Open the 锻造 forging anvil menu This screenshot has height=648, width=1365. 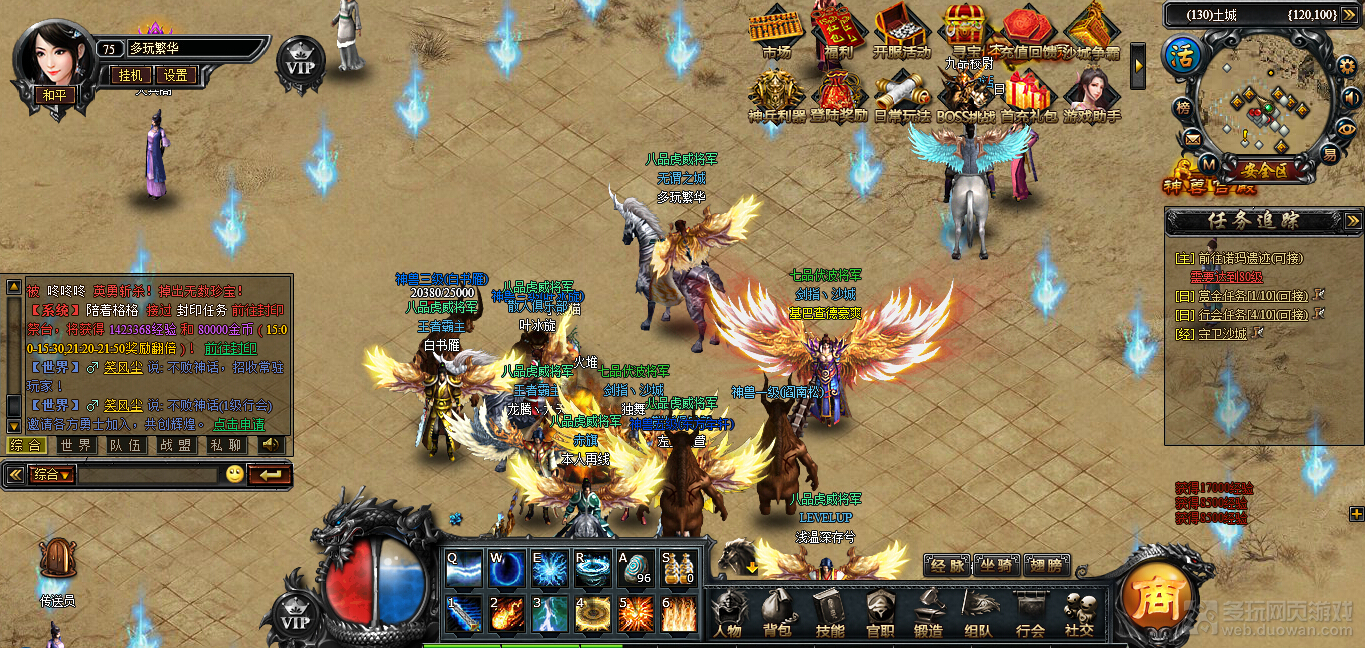(x=928, y=610)
